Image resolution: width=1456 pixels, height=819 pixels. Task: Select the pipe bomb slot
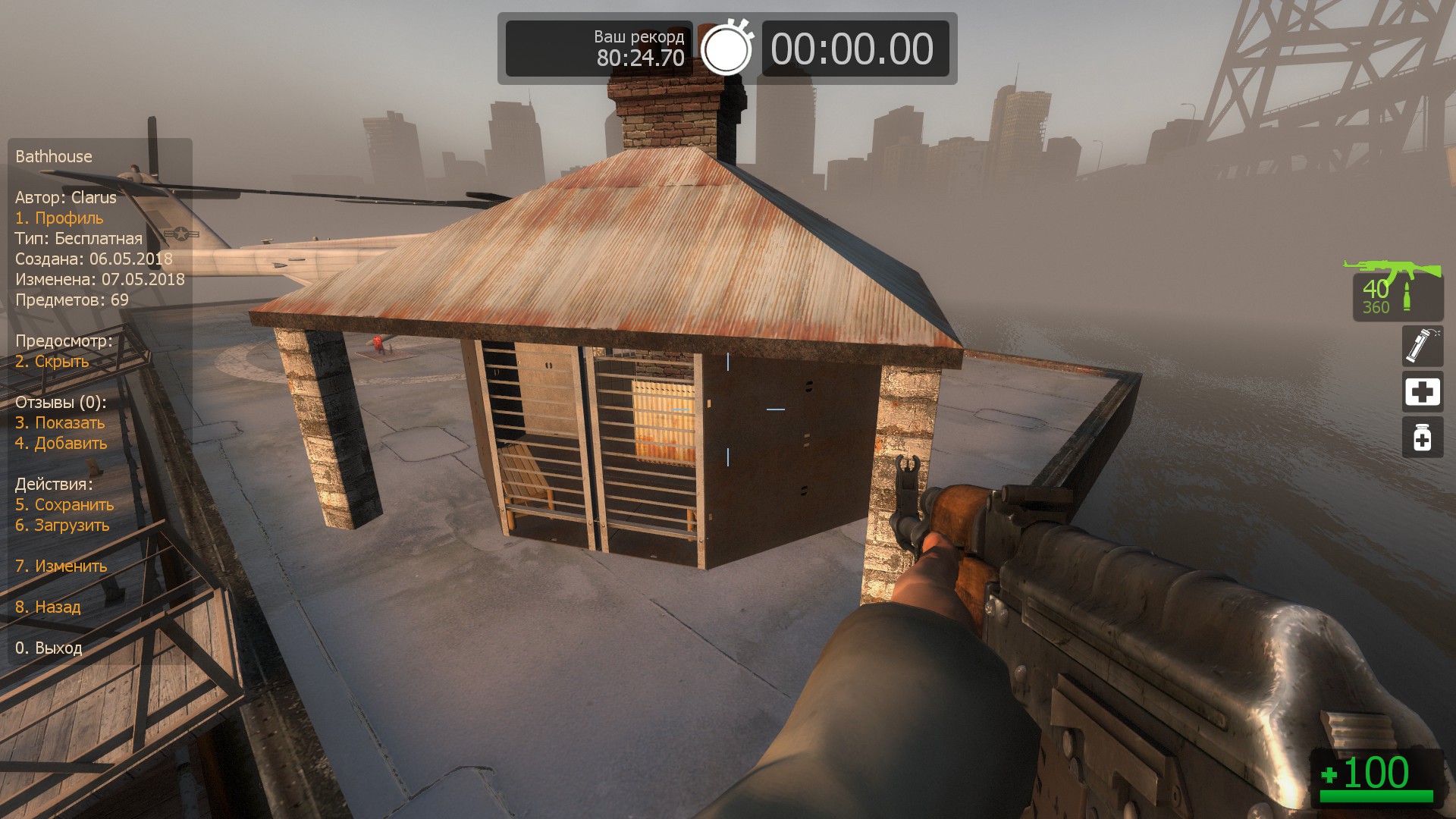pos(1422,345)
